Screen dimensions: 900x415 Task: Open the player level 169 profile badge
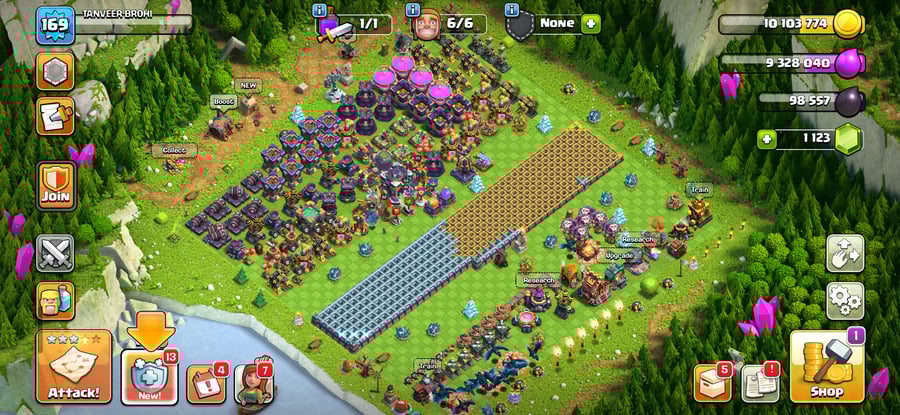click(x=54, y=25)
